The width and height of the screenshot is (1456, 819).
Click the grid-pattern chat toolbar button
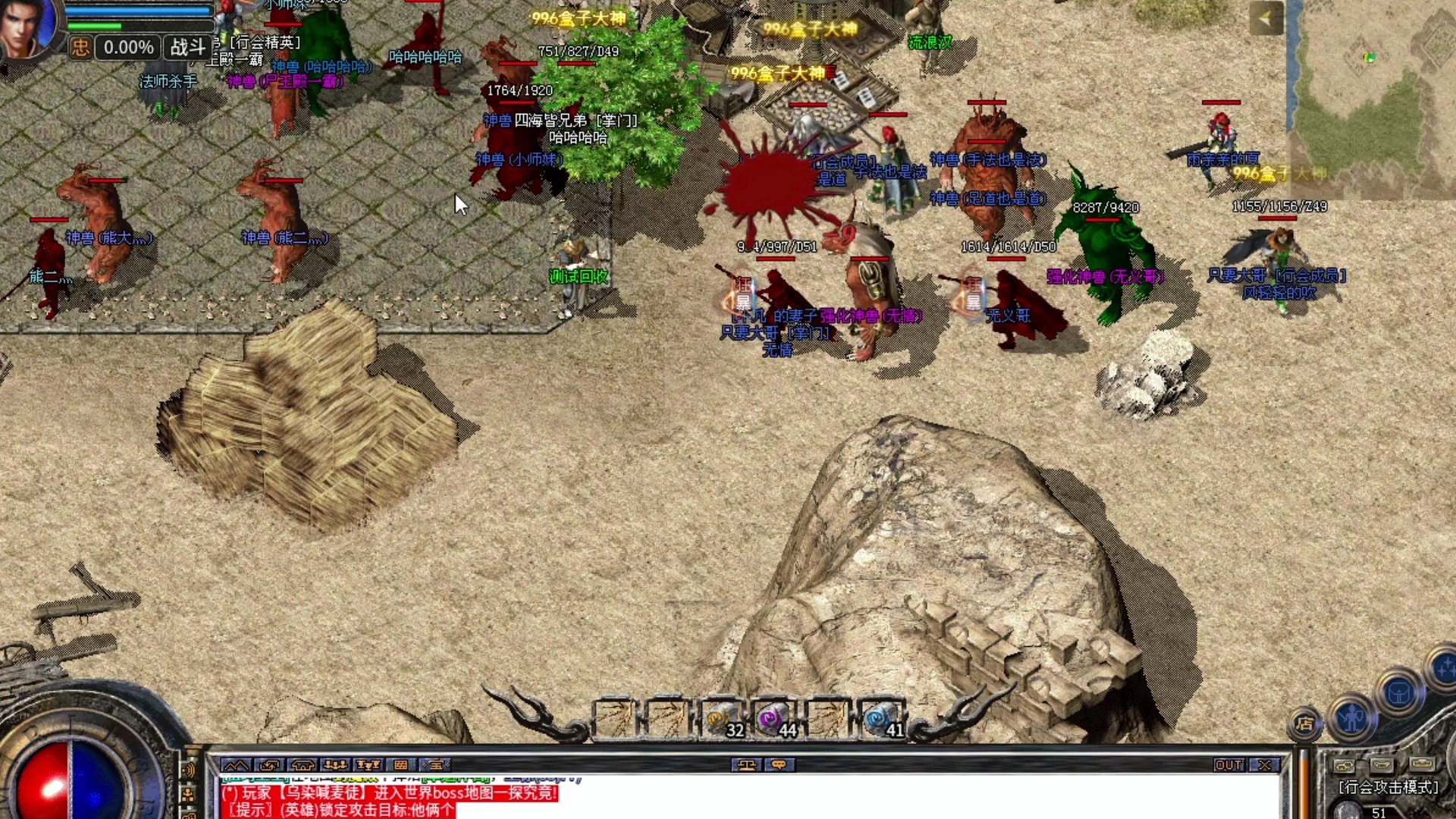coord(401,765)
